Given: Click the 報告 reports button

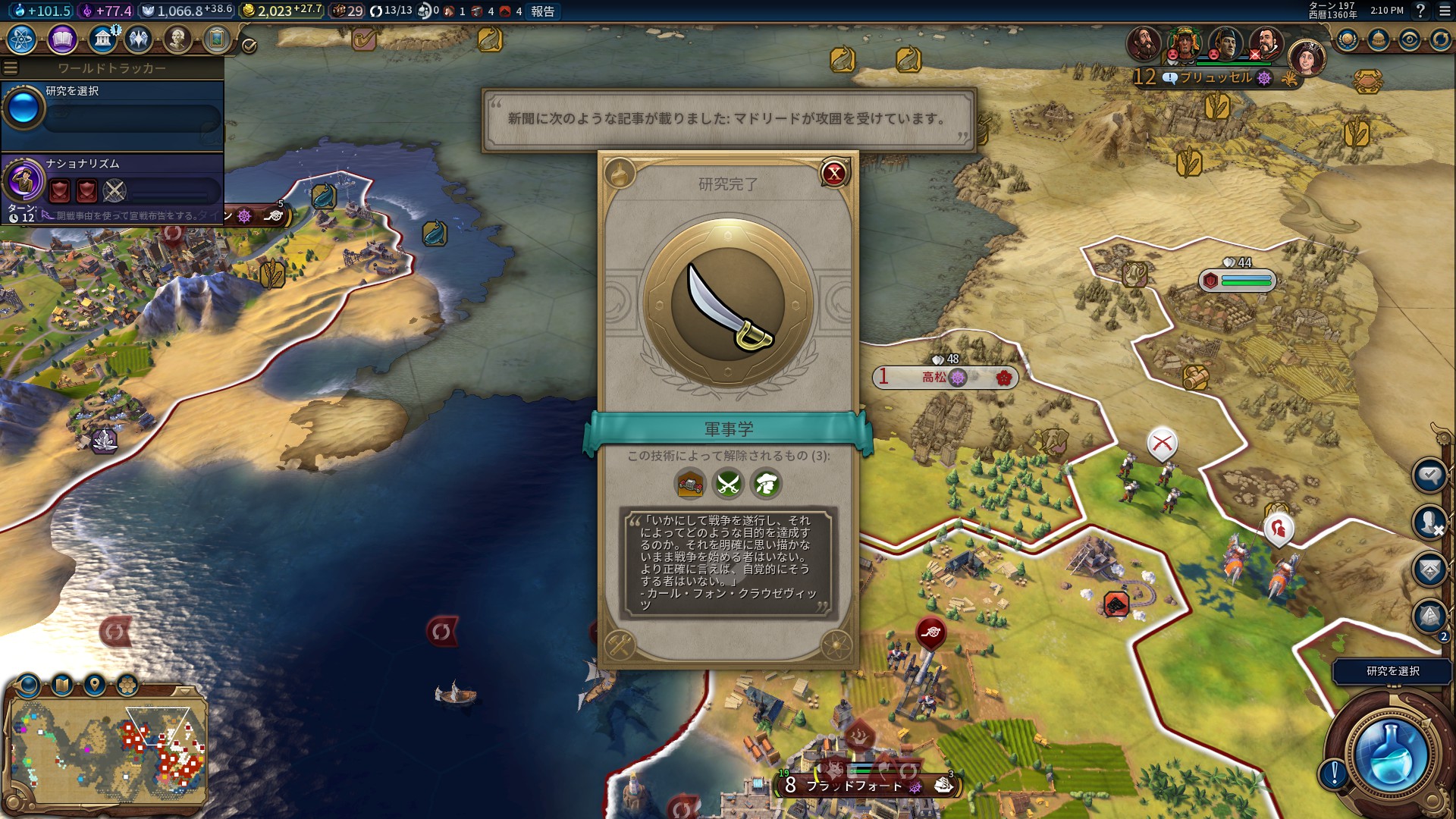Looking at the screenshot, I should 543,11.
